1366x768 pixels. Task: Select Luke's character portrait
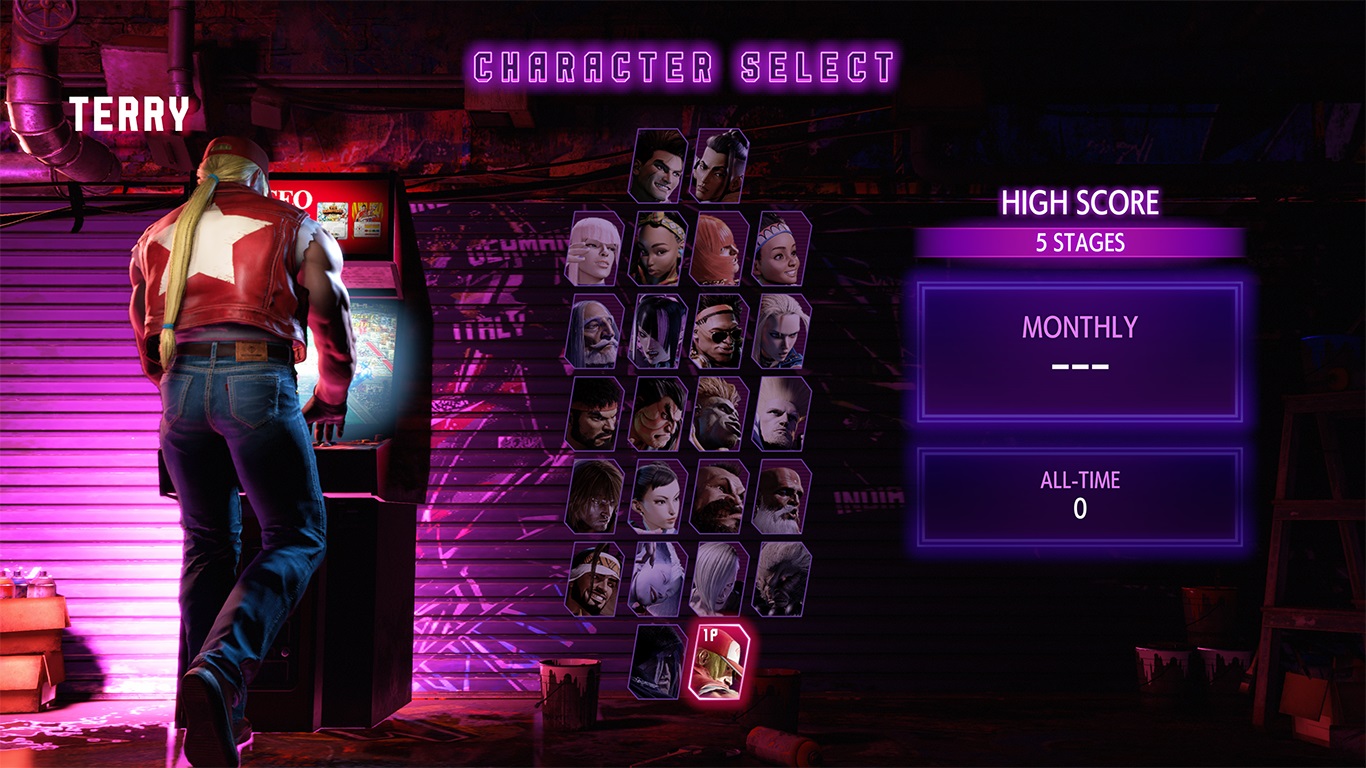point(658,166)
